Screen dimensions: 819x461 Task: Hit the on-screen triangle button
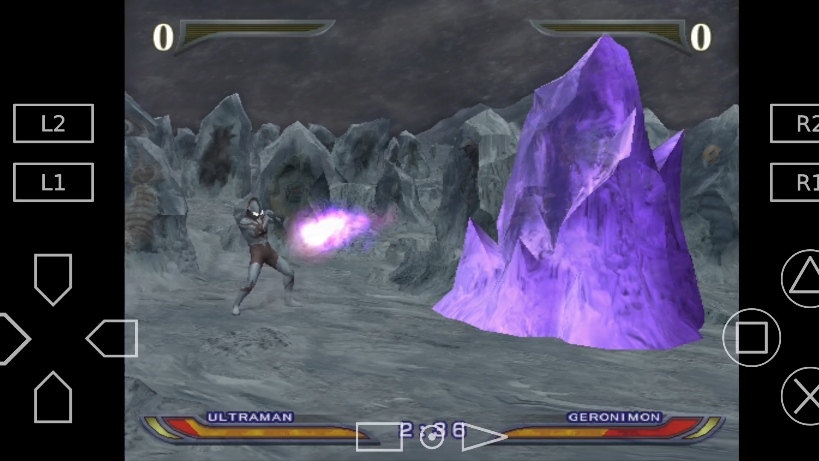click(x=801, y=278)
